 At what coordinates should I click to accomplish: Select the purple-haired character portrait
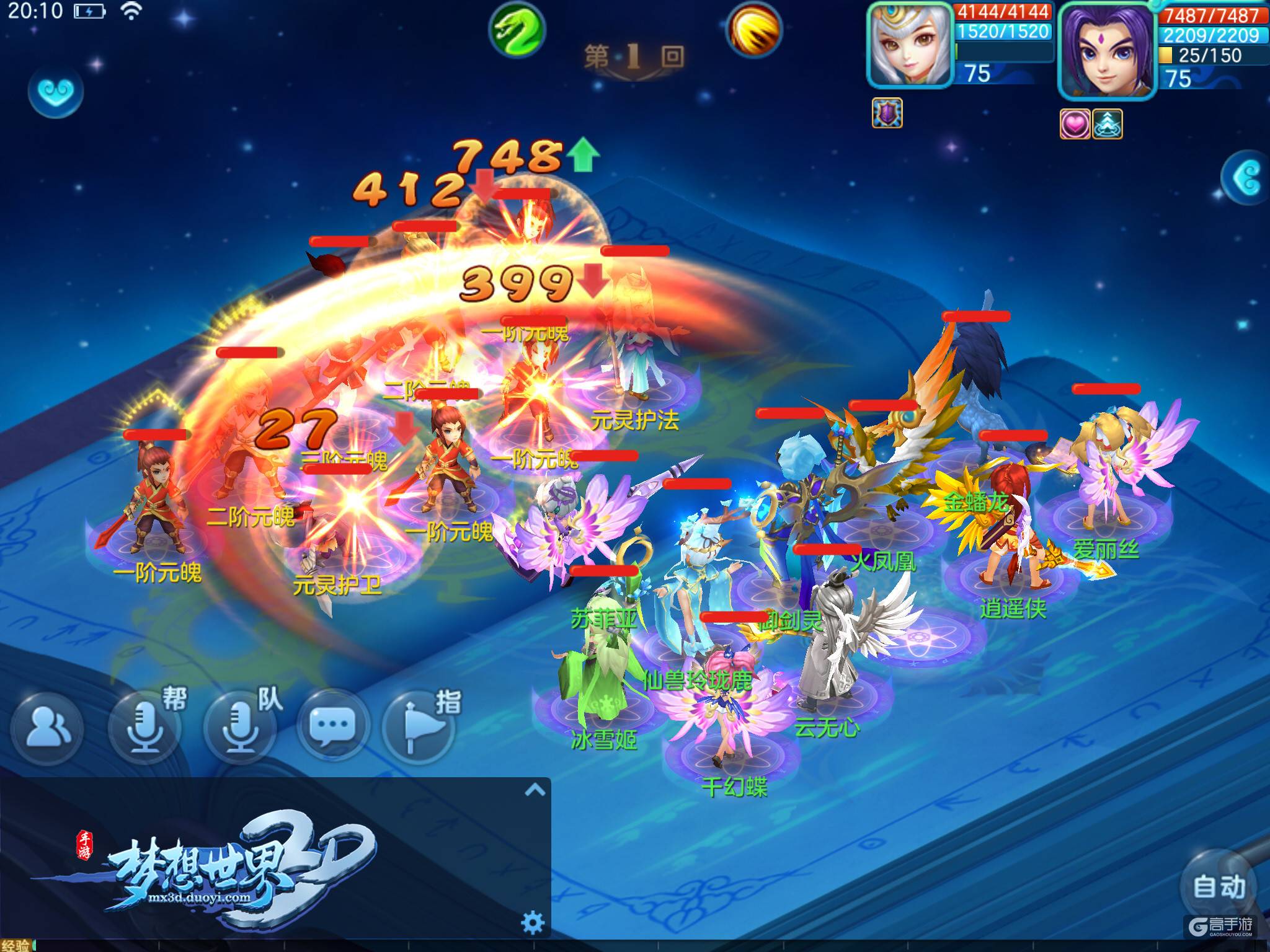1108,51
